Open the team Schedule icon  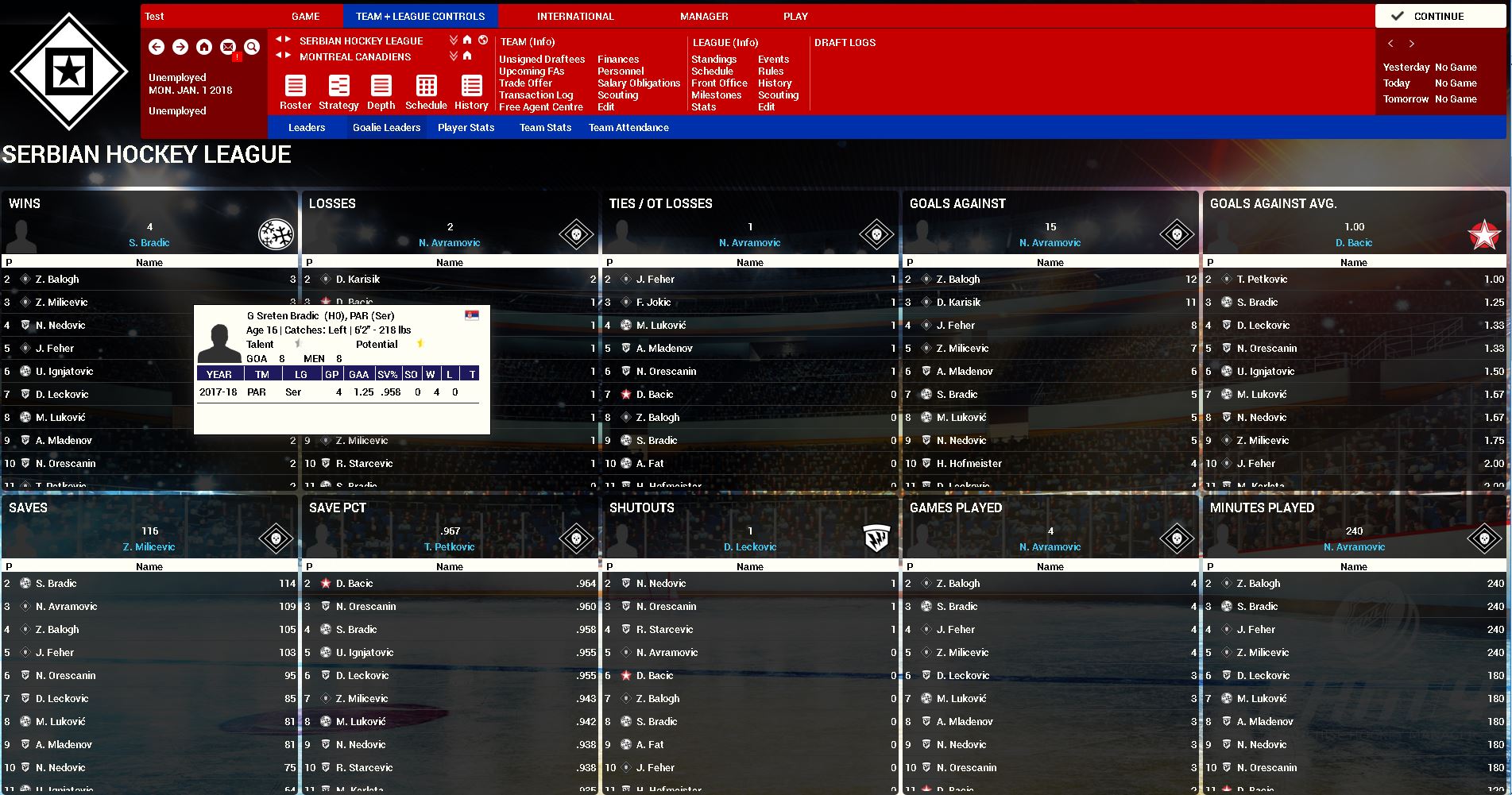(426, 92)
